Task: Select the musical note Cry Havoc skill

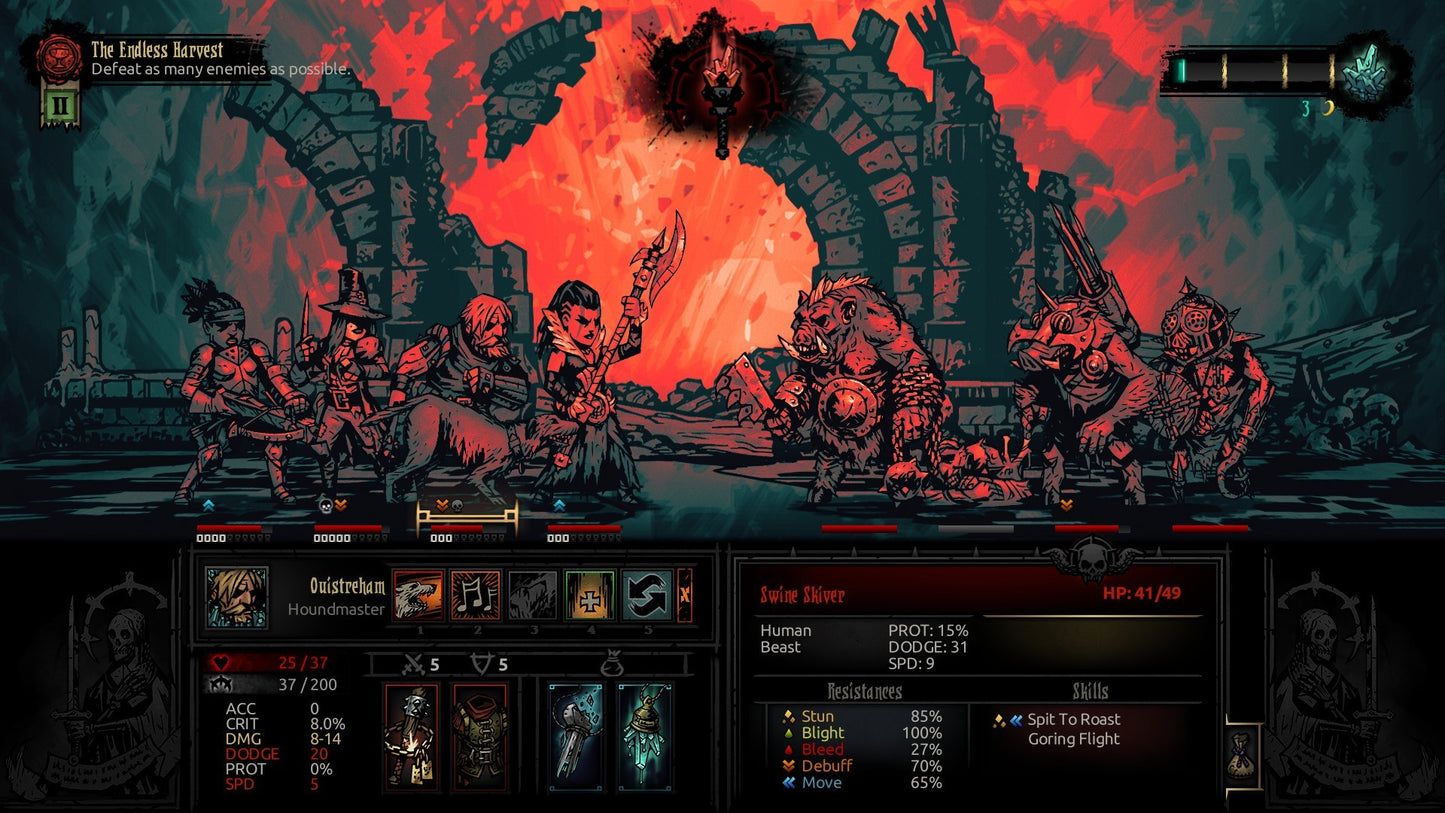Action: point(477,593)
